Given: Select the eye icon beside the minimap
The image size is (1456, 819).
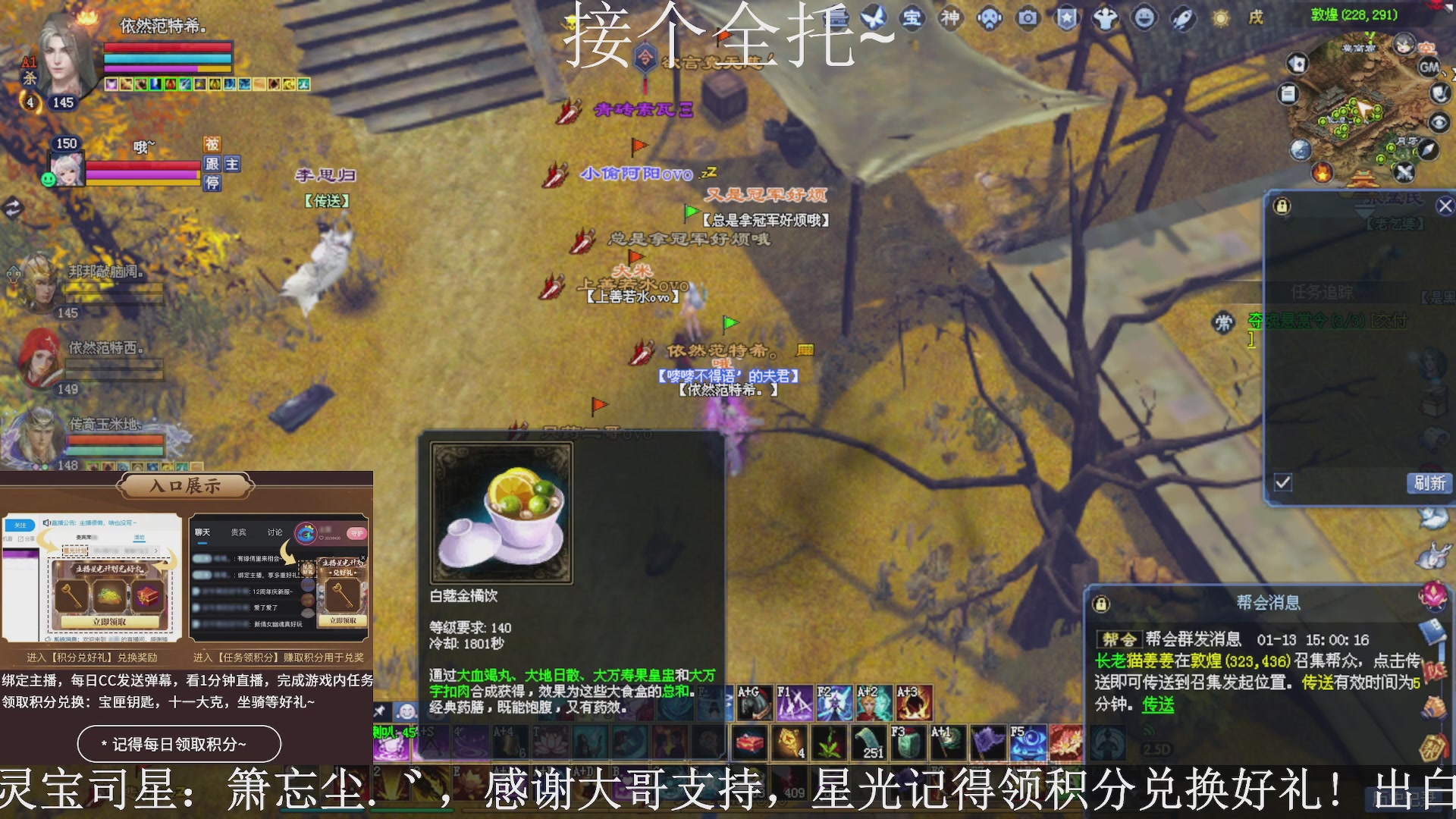Looking at the screenshot, I should (x=1439, y=123).
